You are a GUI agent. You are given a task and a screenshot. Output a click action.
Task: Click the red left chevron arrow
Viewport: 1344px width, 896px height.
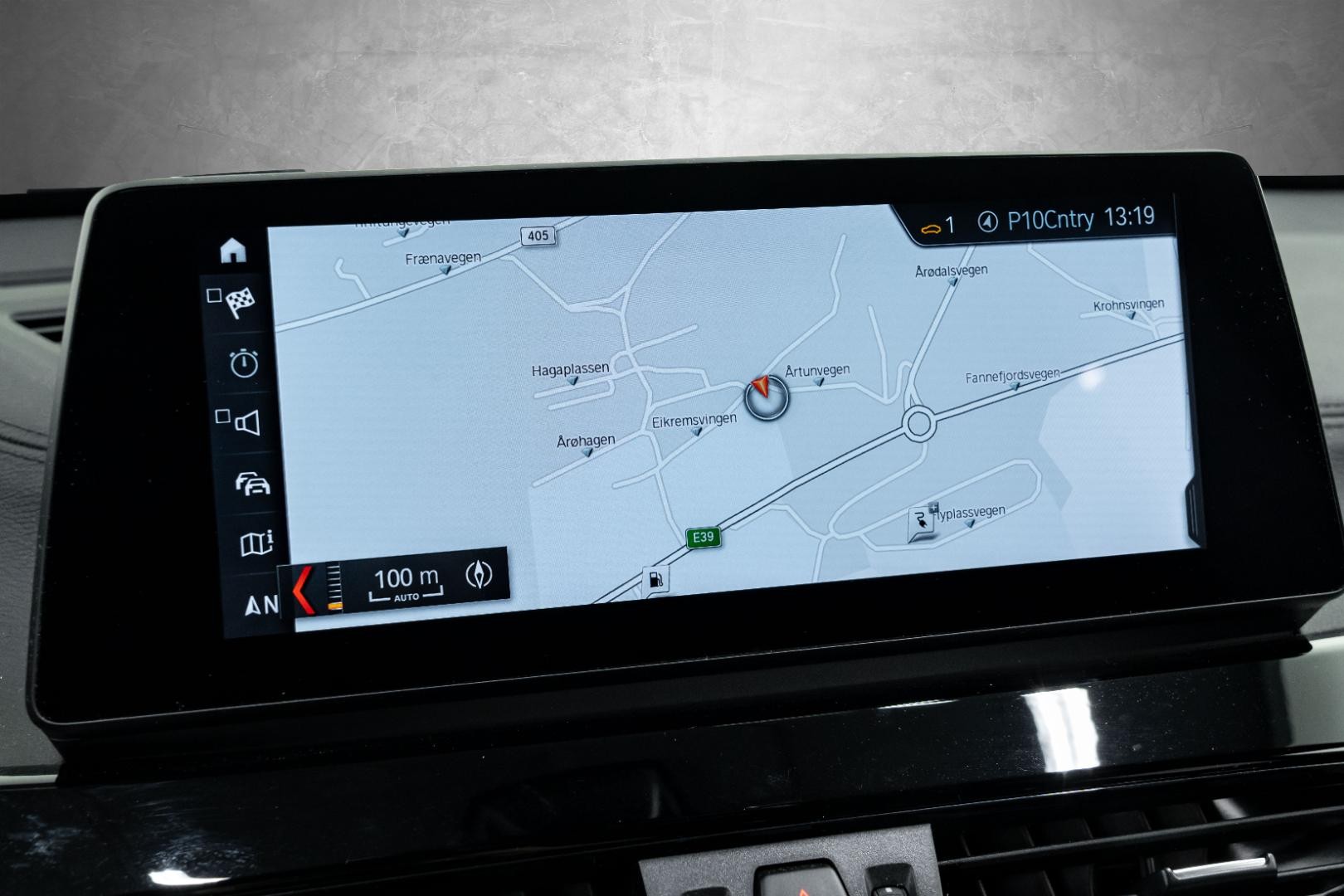coord(304,590)
